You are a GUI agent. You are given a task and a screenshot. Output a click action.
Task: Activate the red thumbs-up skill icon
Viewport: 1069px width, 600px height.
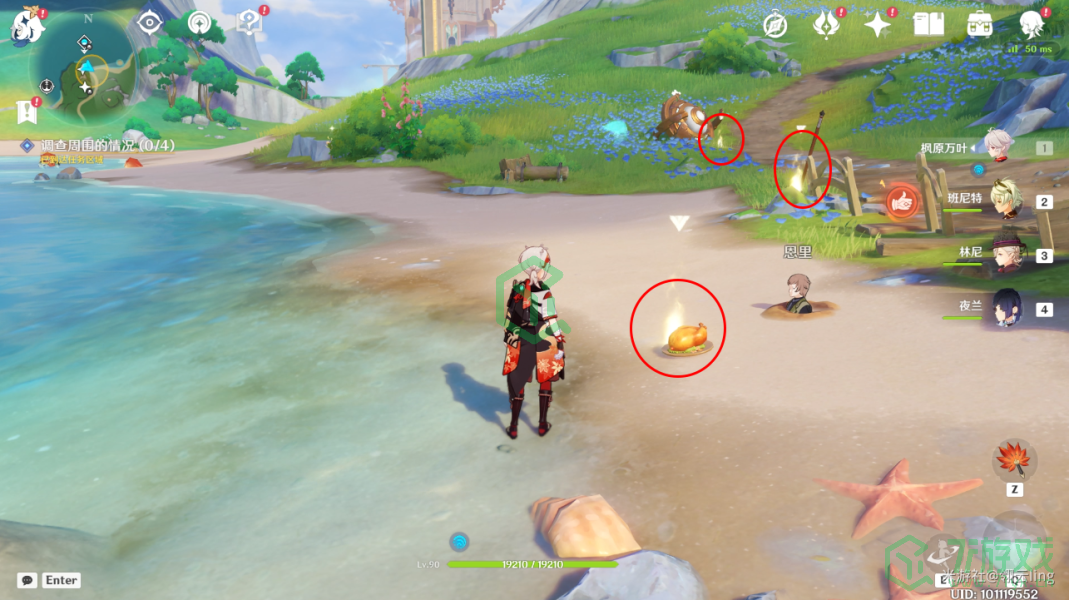[x=902, y=201]
